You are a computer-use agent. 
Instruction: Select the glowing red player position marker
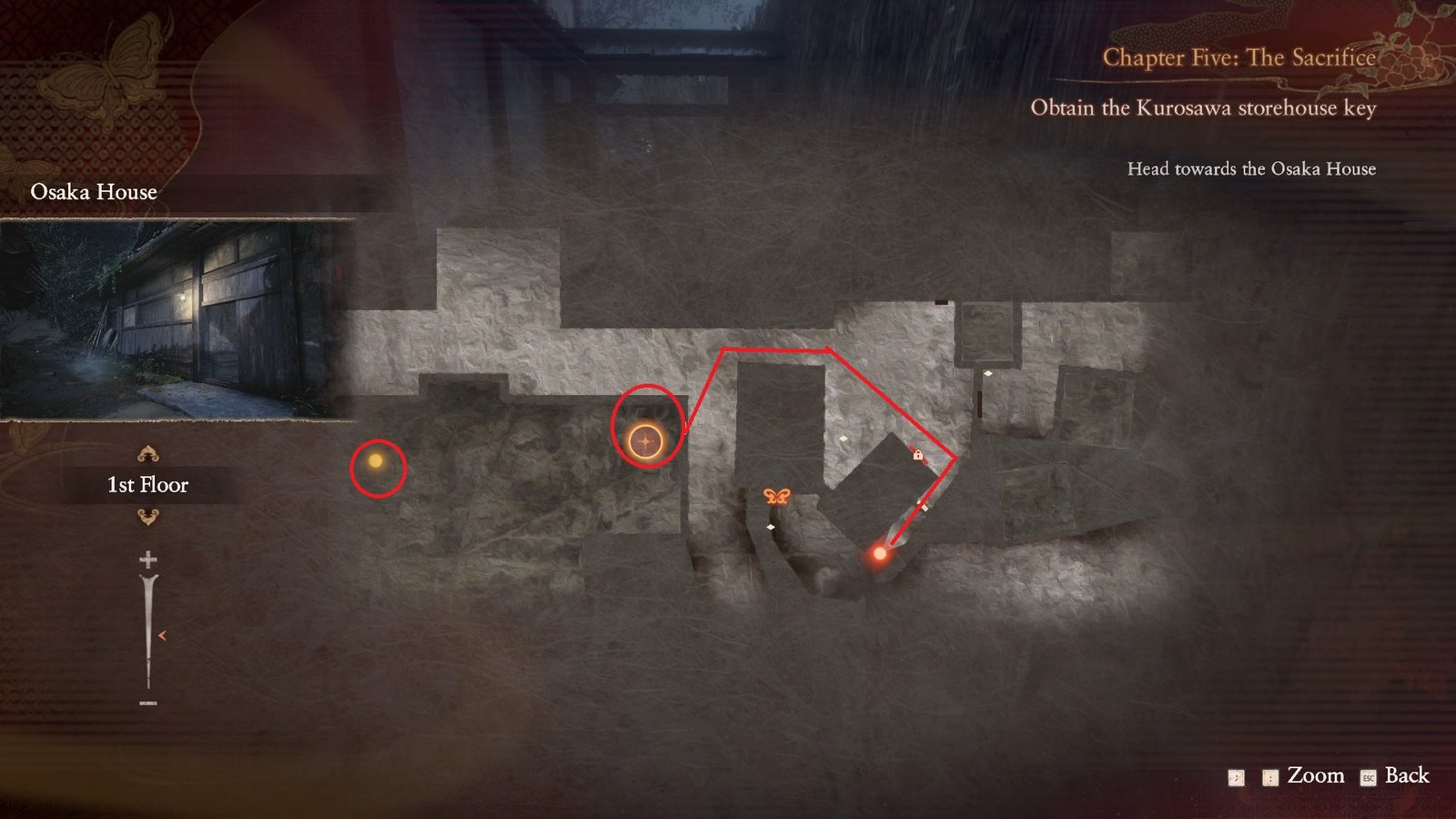(x=880, y=552)
